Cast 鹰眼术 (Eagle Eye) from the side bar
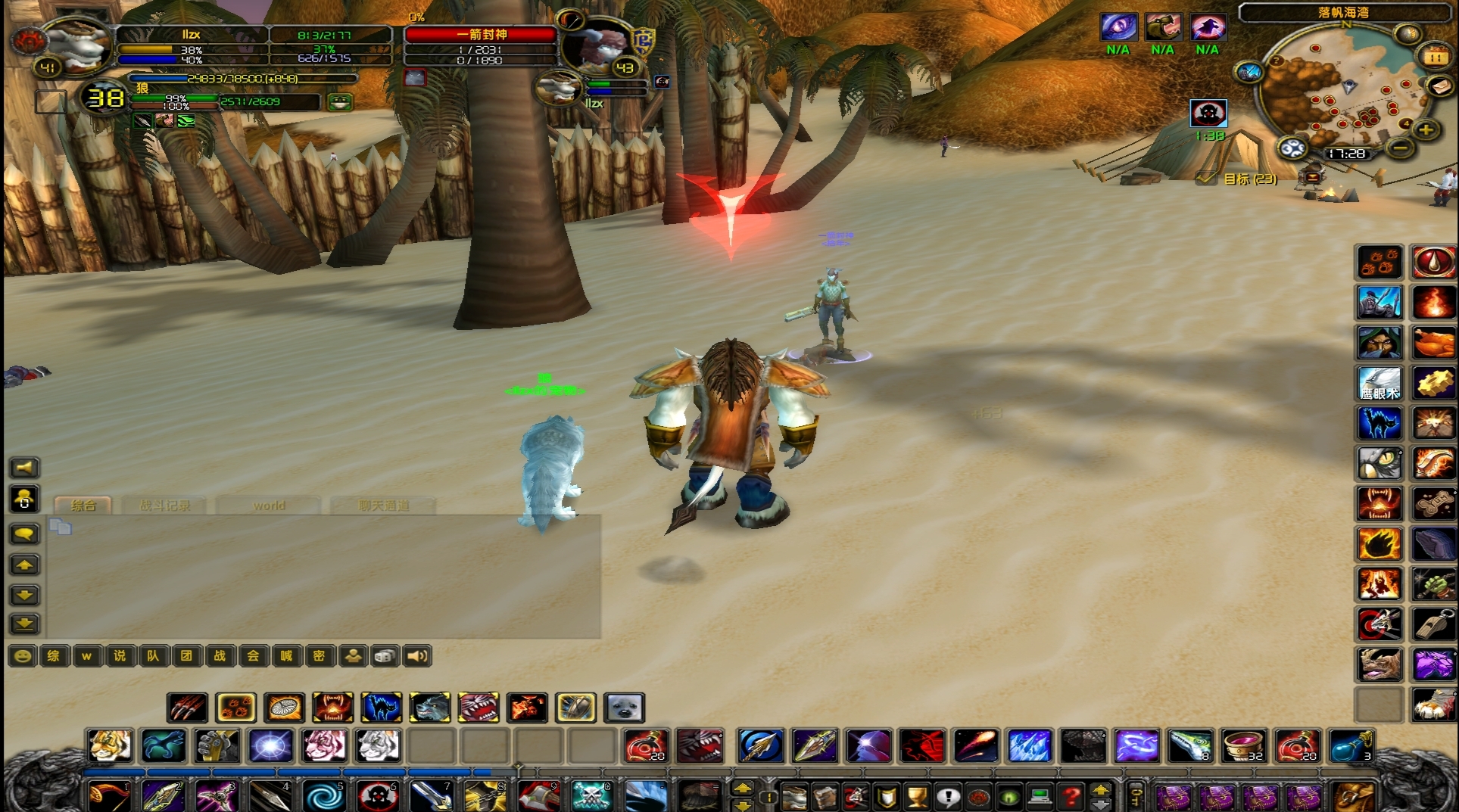Screen dimensions: 1459x812 (1379, 384)
